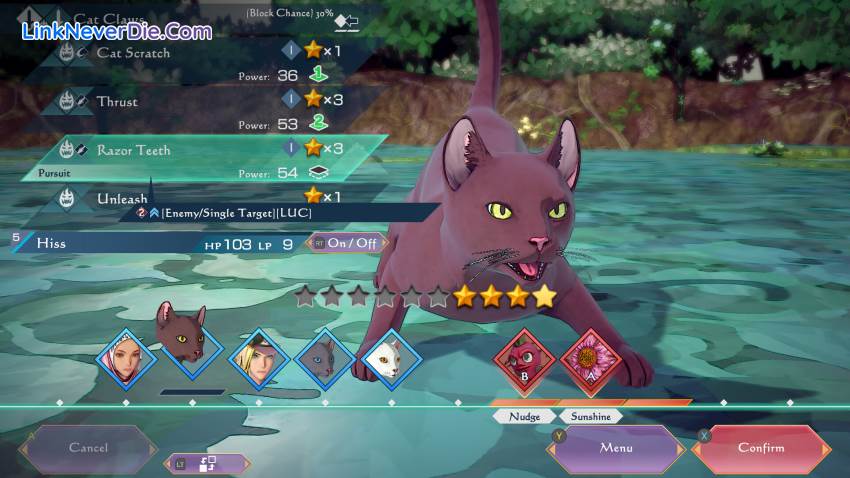Select the Unleash skill
The image size is (850, 478).
coord(122,198)
